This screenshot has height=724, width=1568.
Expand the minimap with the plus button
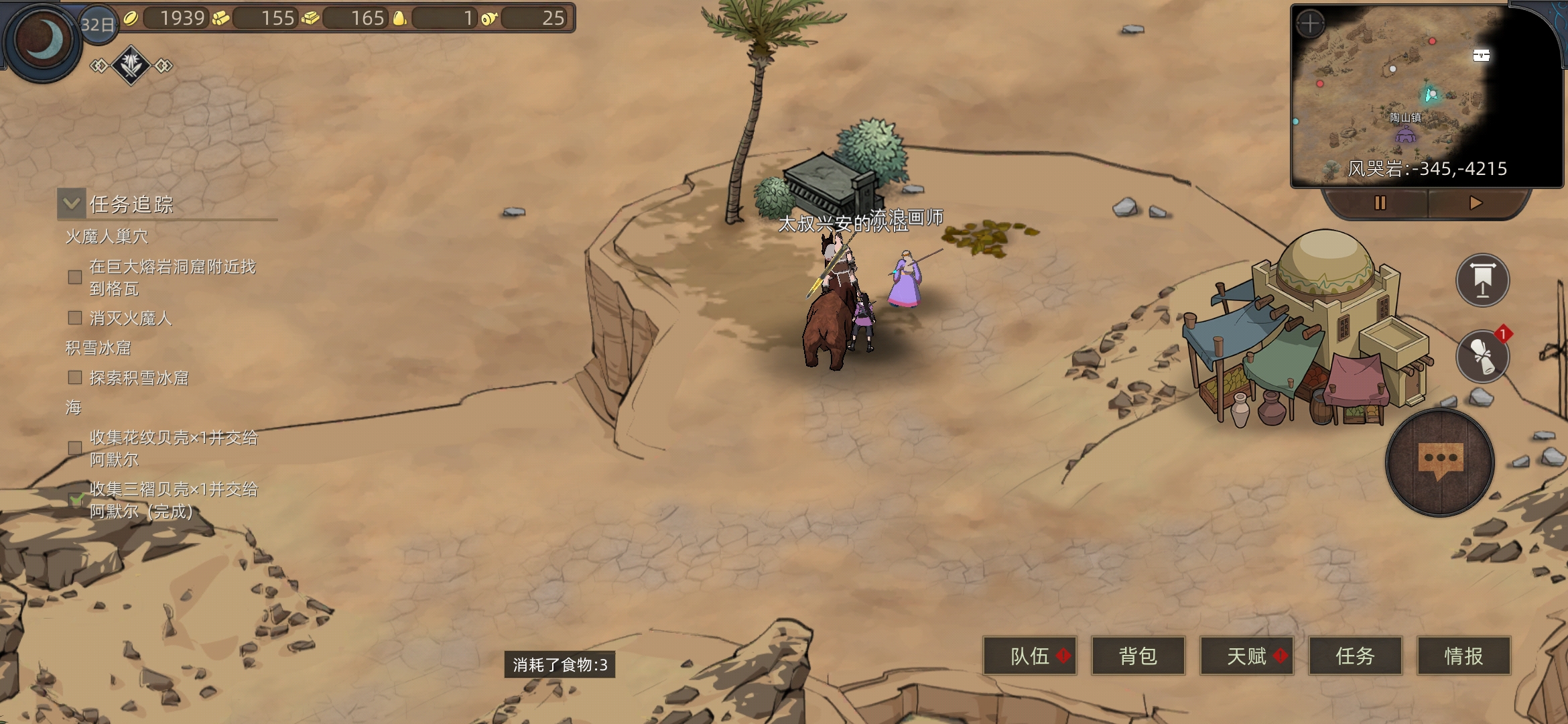tap(1310, 24)
